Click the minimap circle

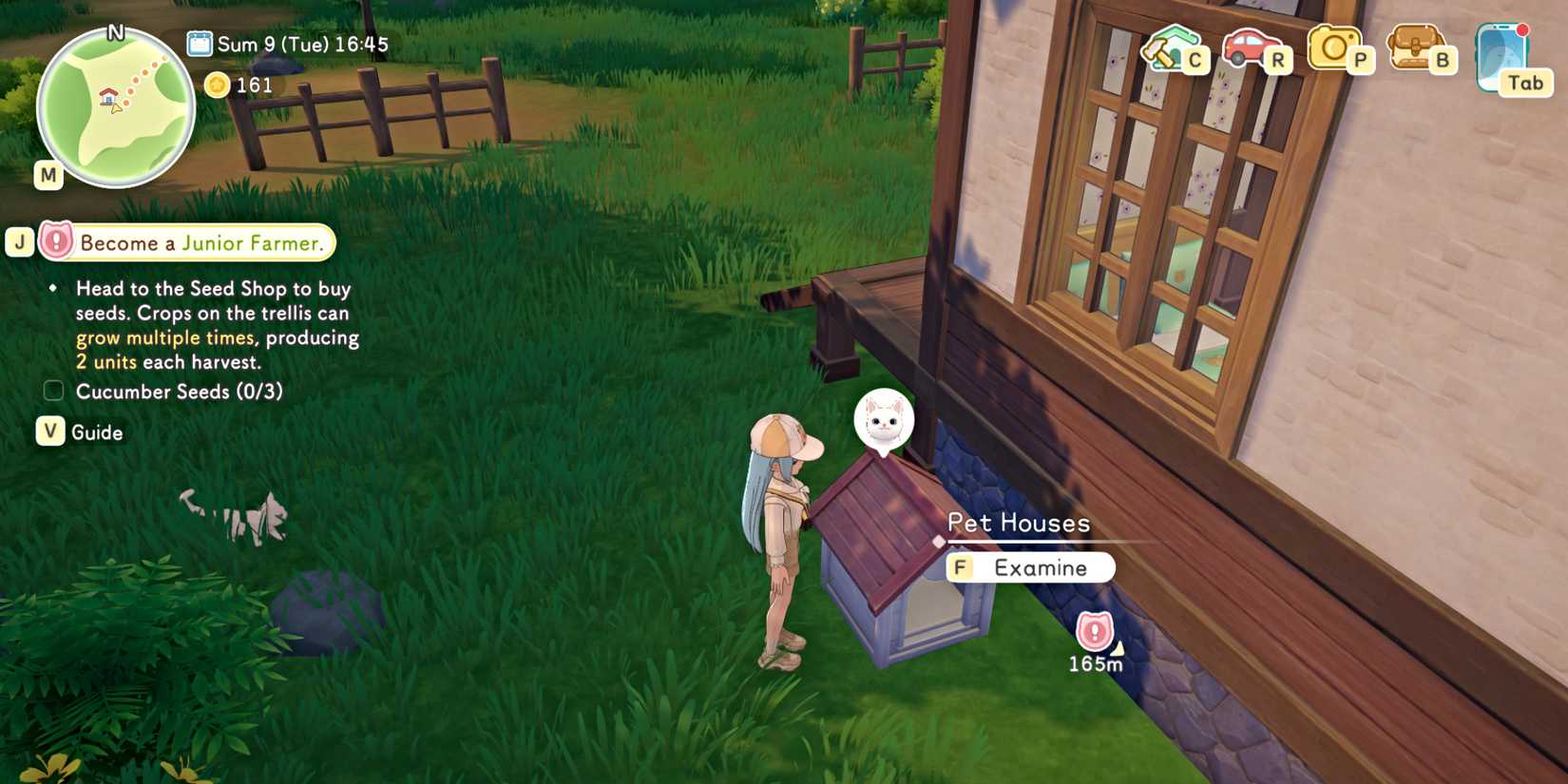click(114, 105)
